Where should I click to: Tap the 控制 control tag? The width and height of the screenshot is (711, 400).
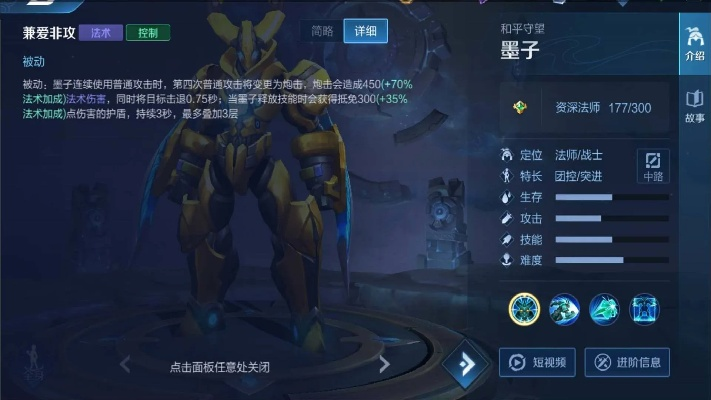tap(148, 33)
